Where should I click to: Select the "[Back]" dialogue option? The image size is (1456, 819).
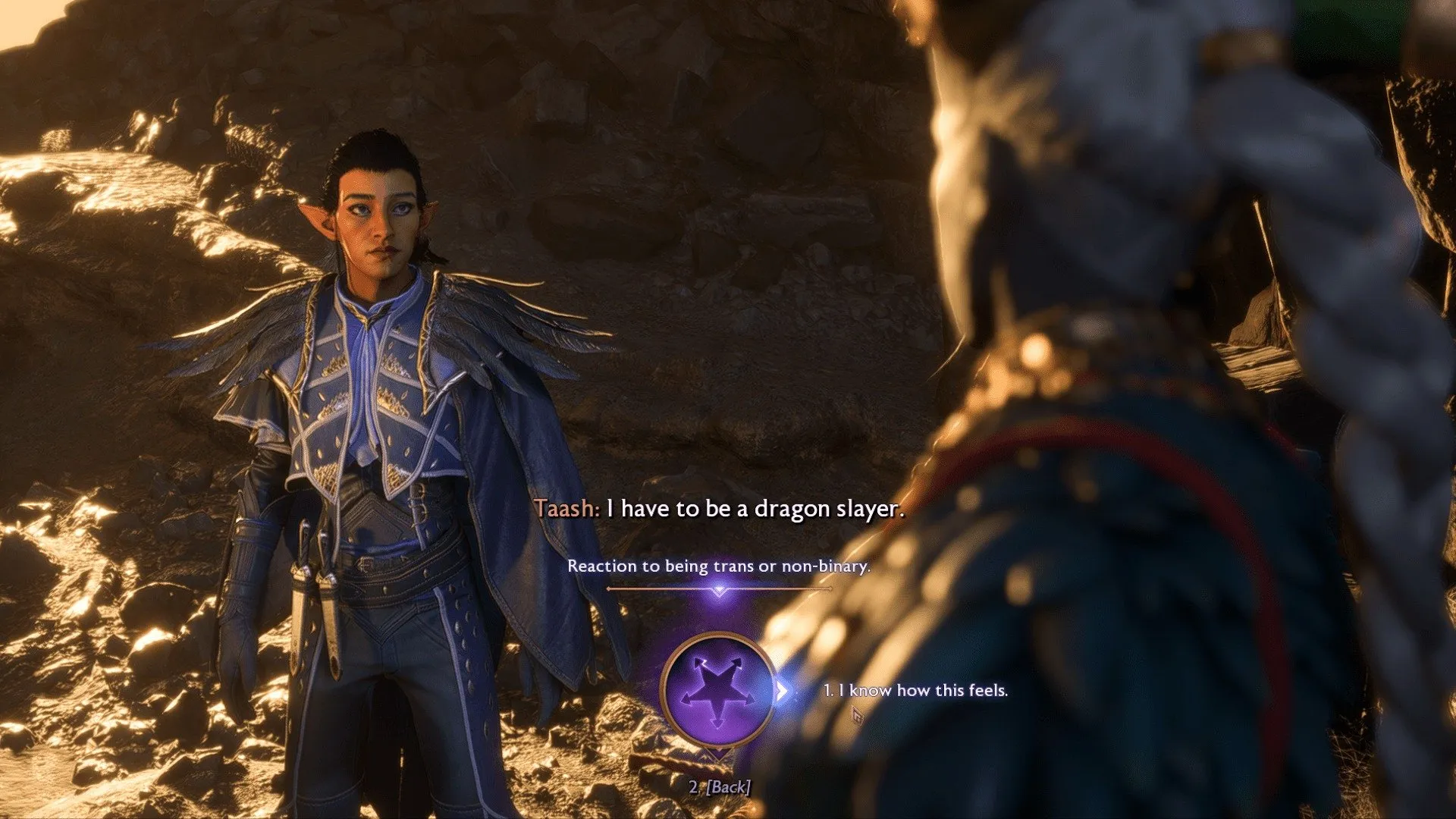pyautogui.click(x=720, y=787)
